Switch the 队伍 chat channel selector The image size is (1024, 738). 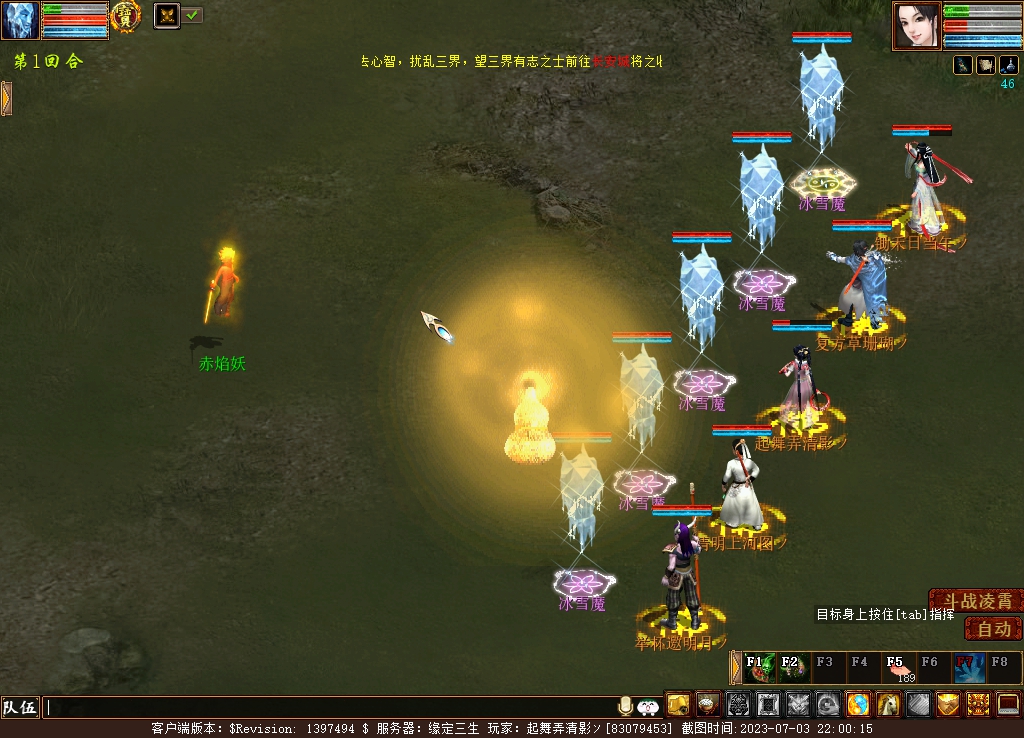coord(20,707)
